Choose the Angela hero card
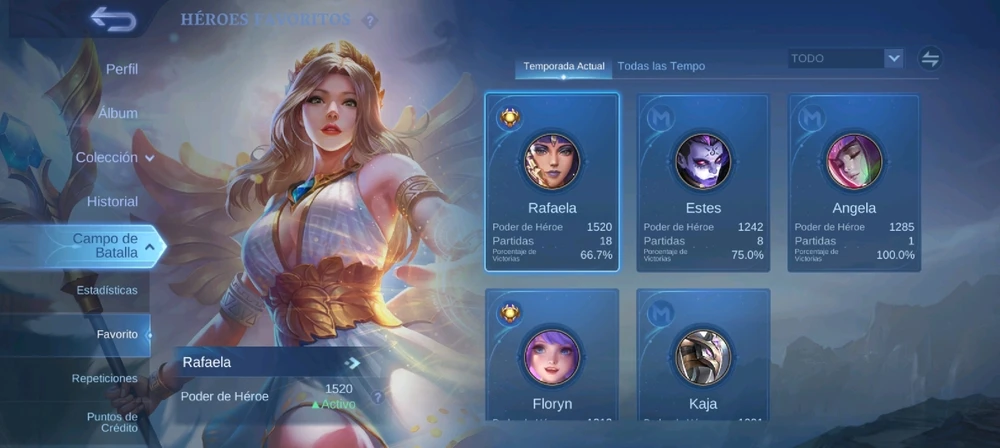 coord(854,182)
